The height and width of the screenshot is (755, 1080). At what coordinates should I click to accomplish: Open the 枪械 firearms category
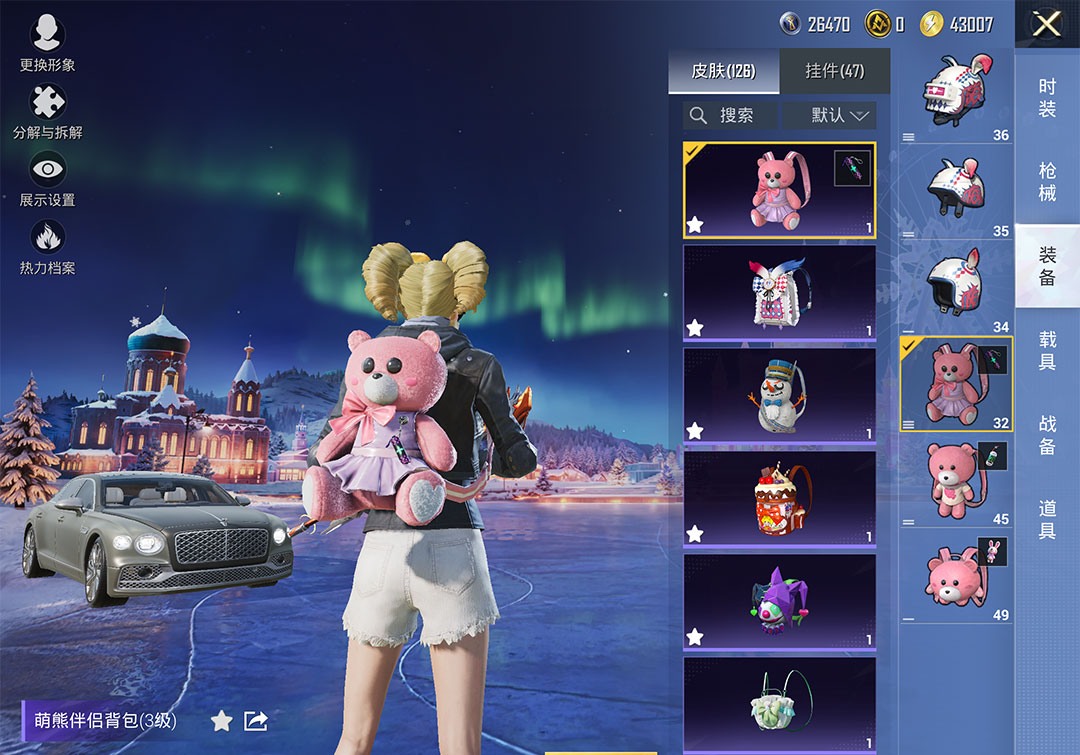point(1047,181)
